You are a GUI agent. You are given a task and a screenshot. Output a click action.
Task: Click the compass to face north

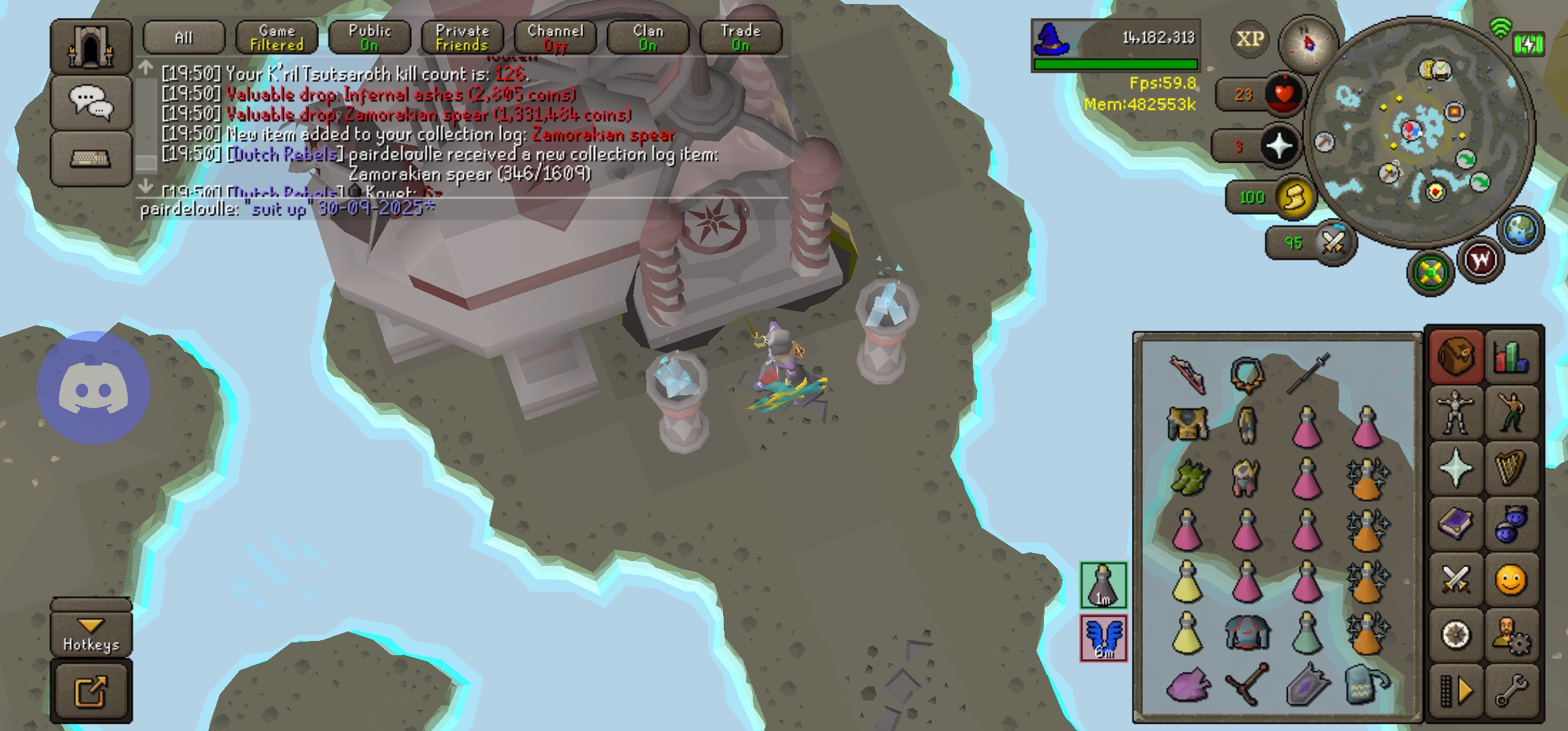pos(1308,44)
